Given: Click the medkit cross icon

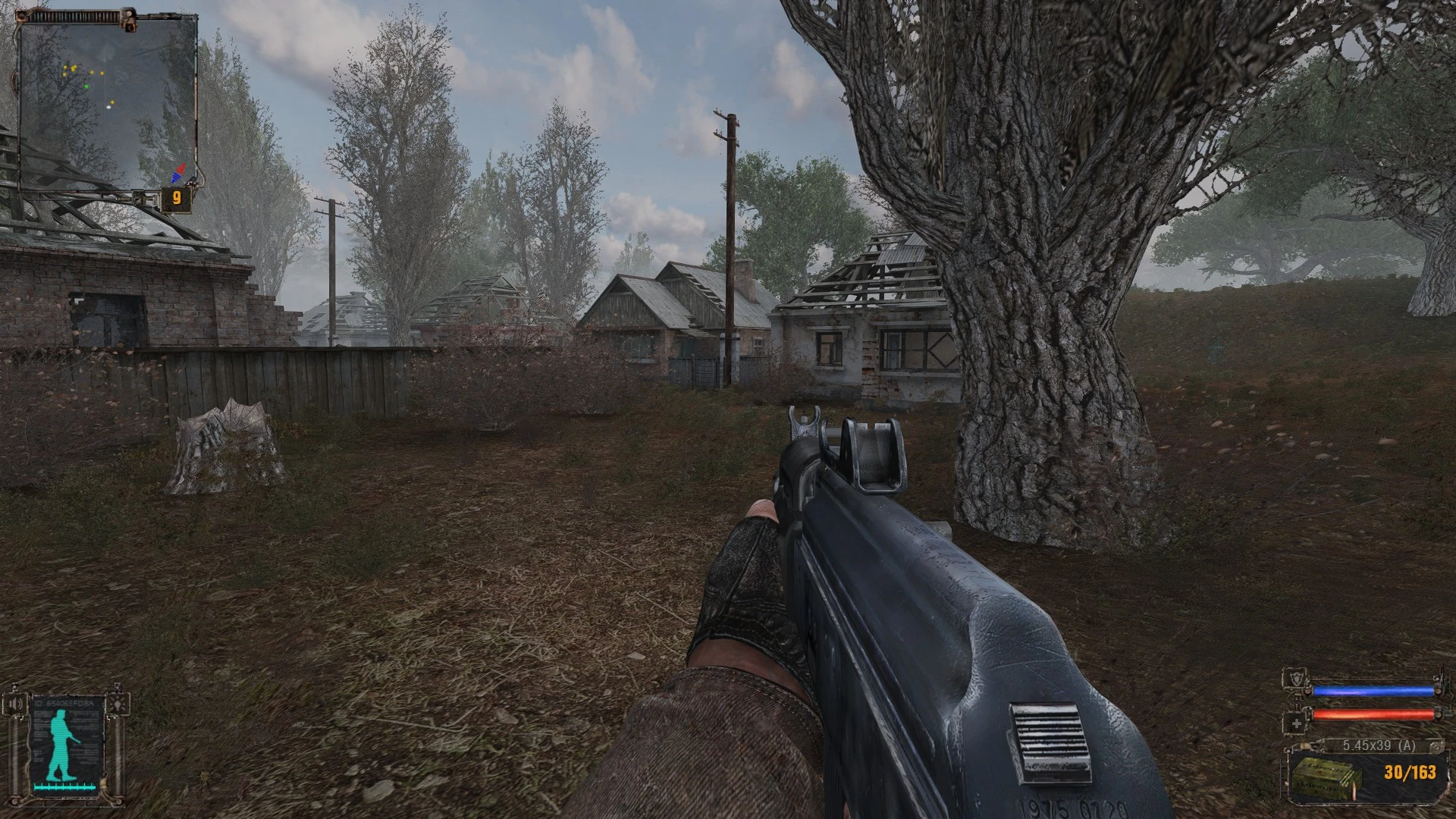Looking at the screenshot, I should tap(1298, 723).
